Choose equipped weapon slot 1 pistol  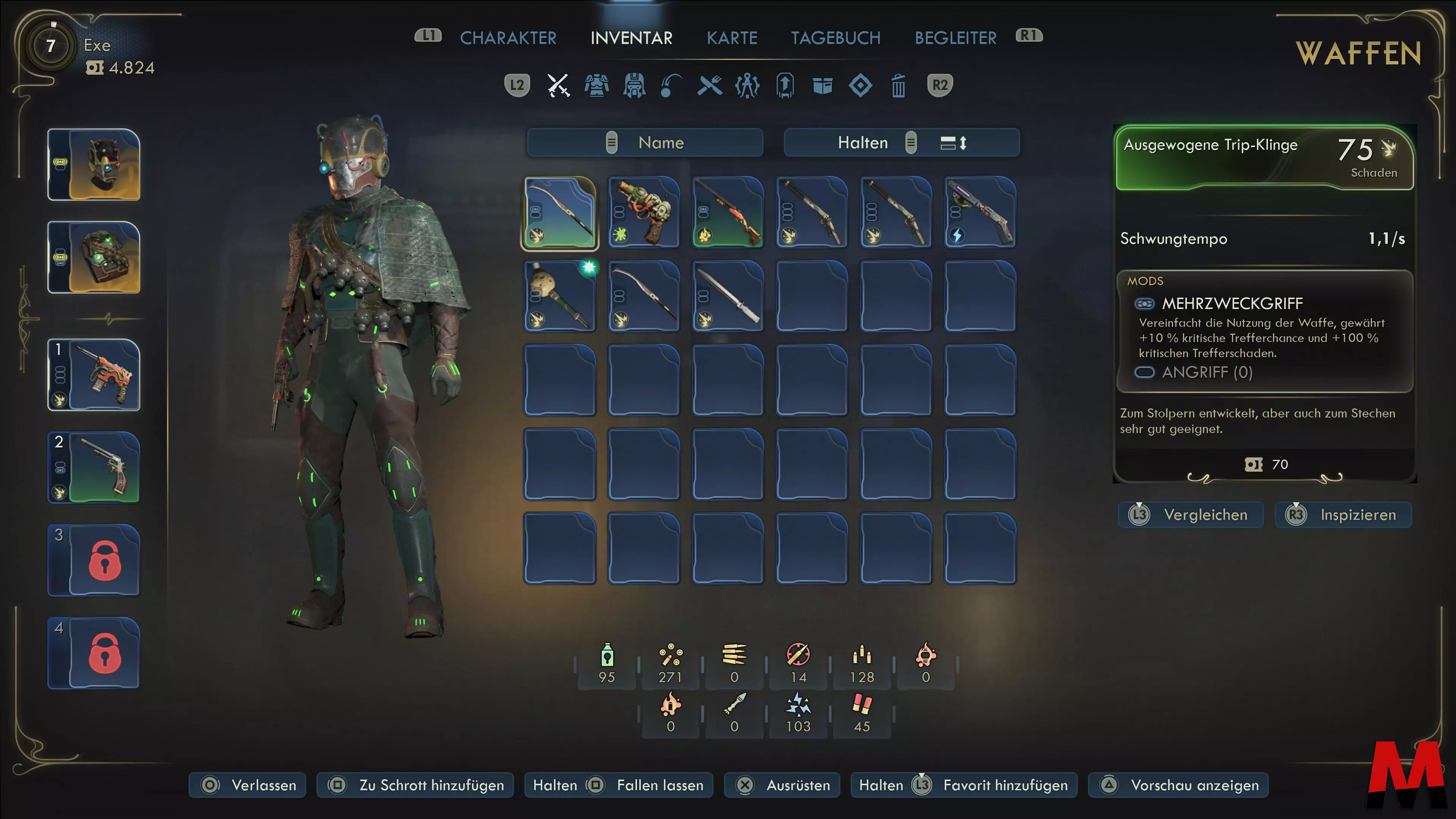click(94, 375)
